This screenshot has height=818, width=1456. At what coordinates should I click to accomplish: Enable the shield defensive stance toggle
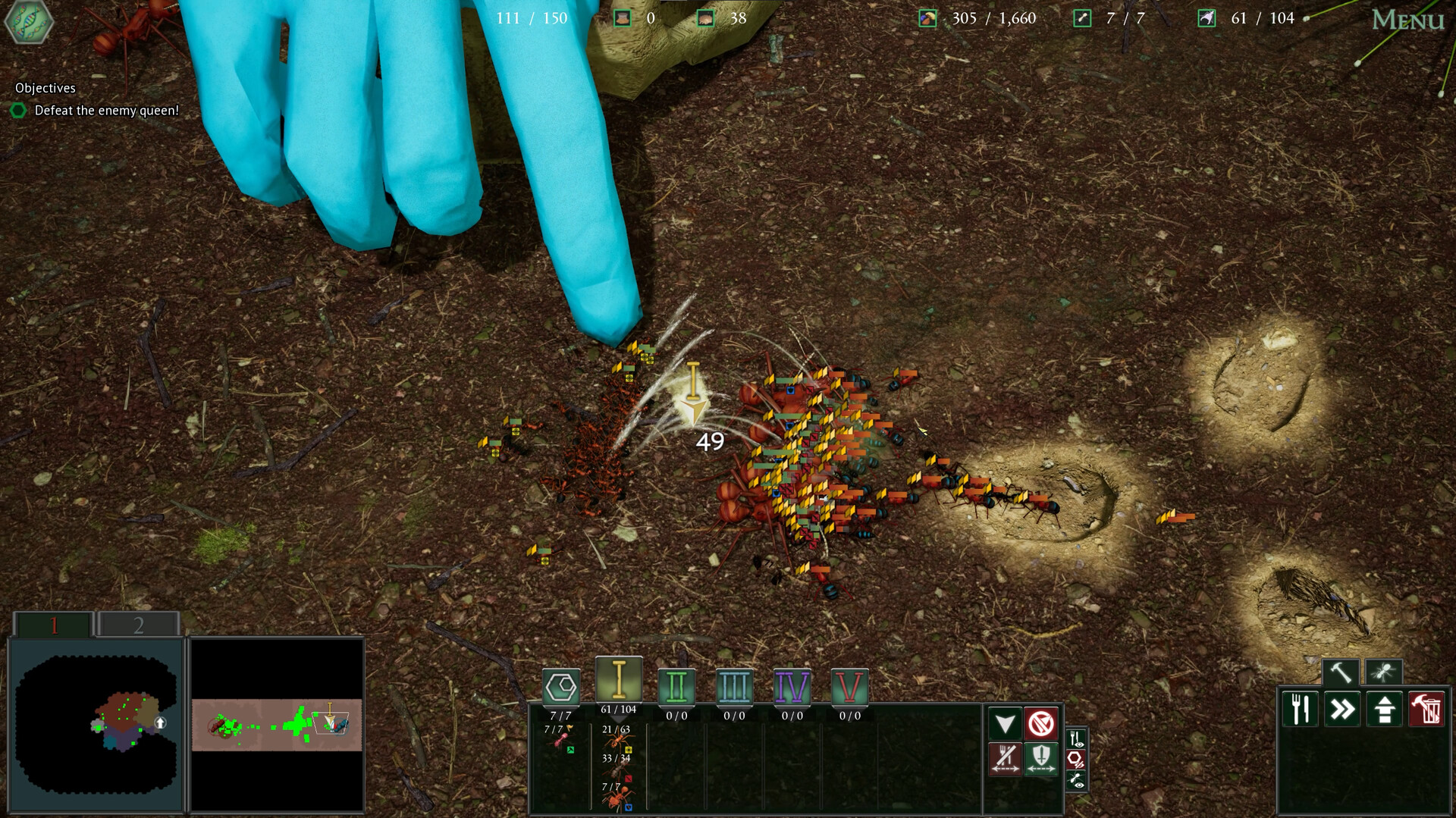click(x=1041, y=760)
